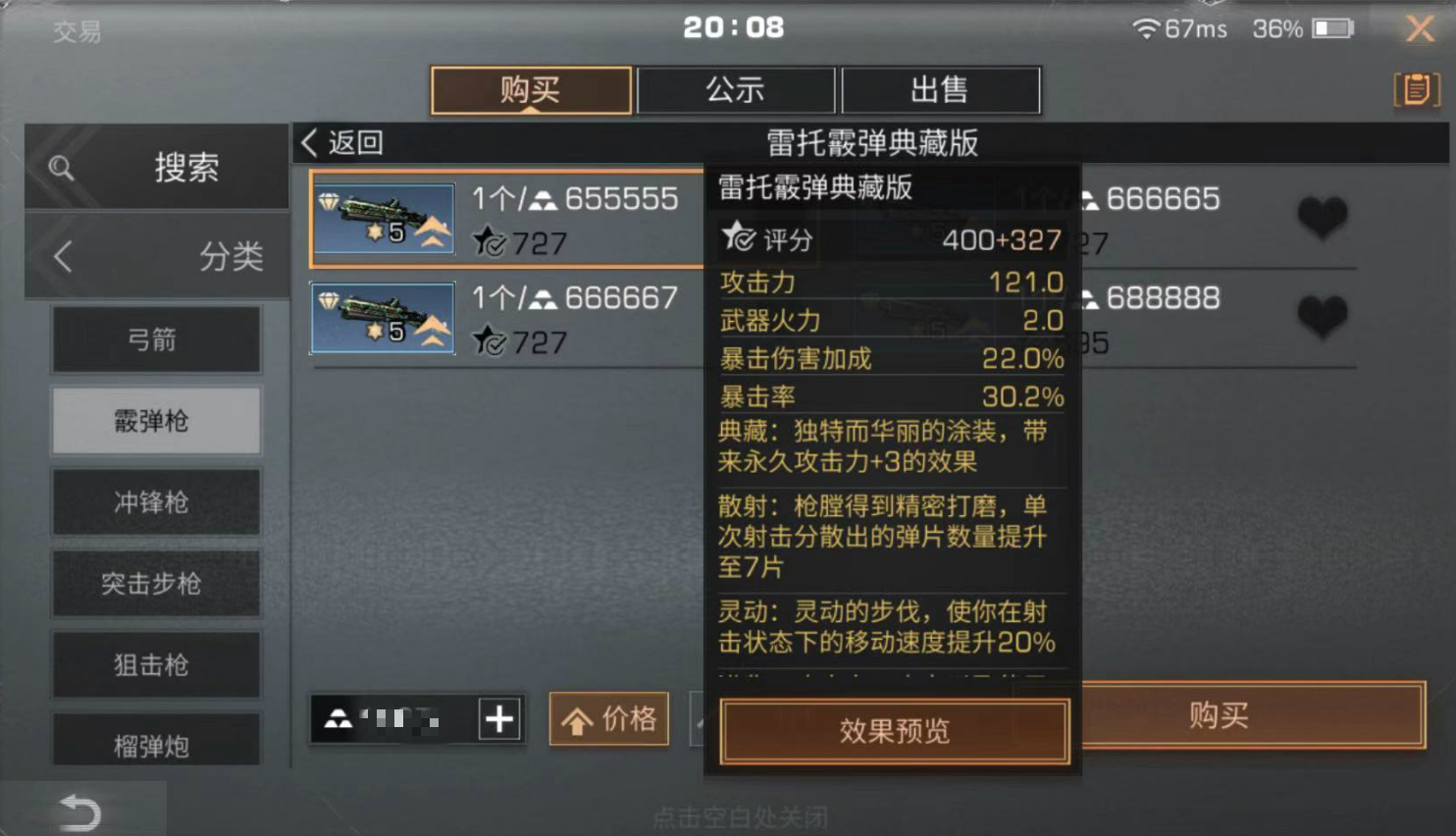The height and width of the screenshot is (836, 1456).
Task: Go back using the 返回 chevron
Action: pyautogui.click(x=310, y=142)
